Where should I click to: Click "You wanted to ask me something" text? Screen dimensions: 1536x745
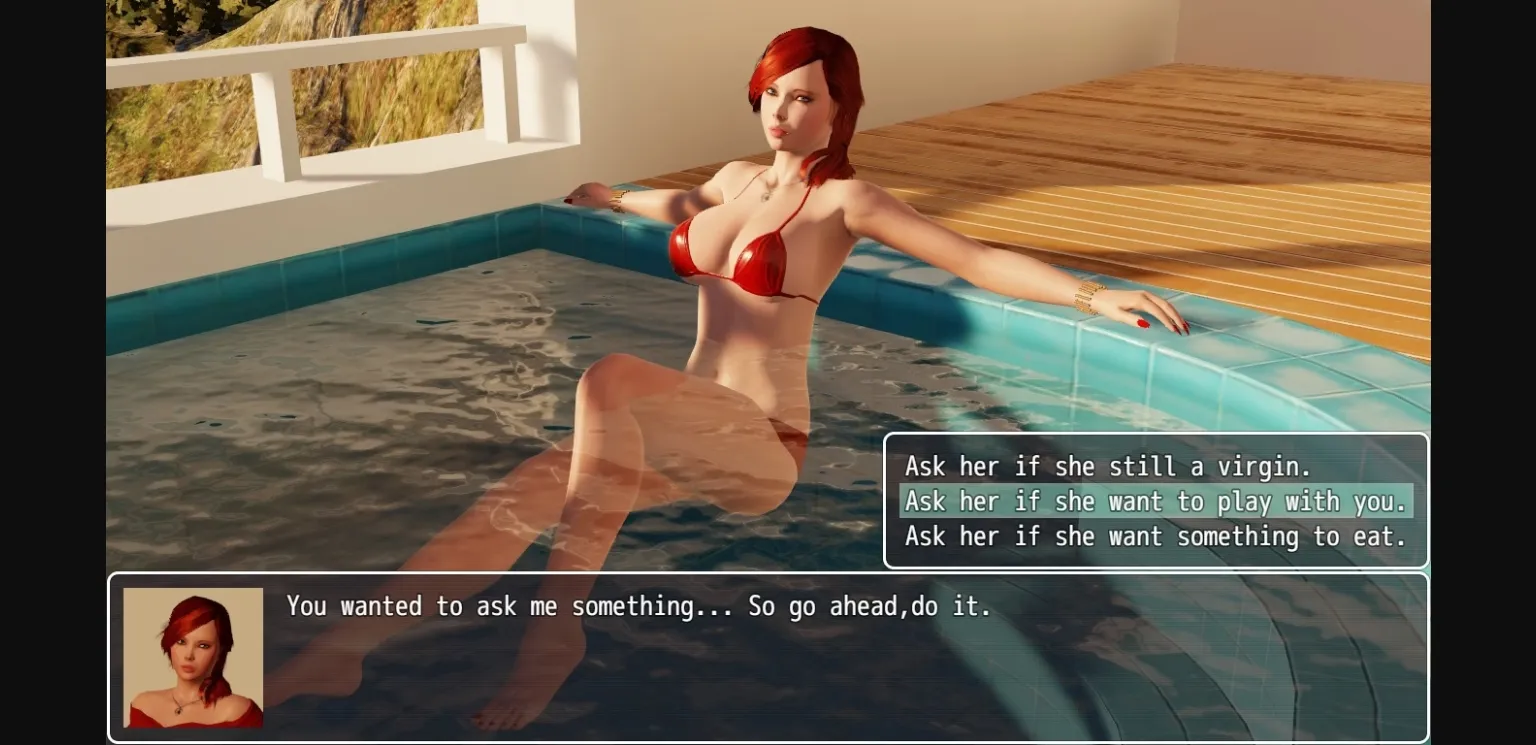pyautogui.click(x=638, y=606)
